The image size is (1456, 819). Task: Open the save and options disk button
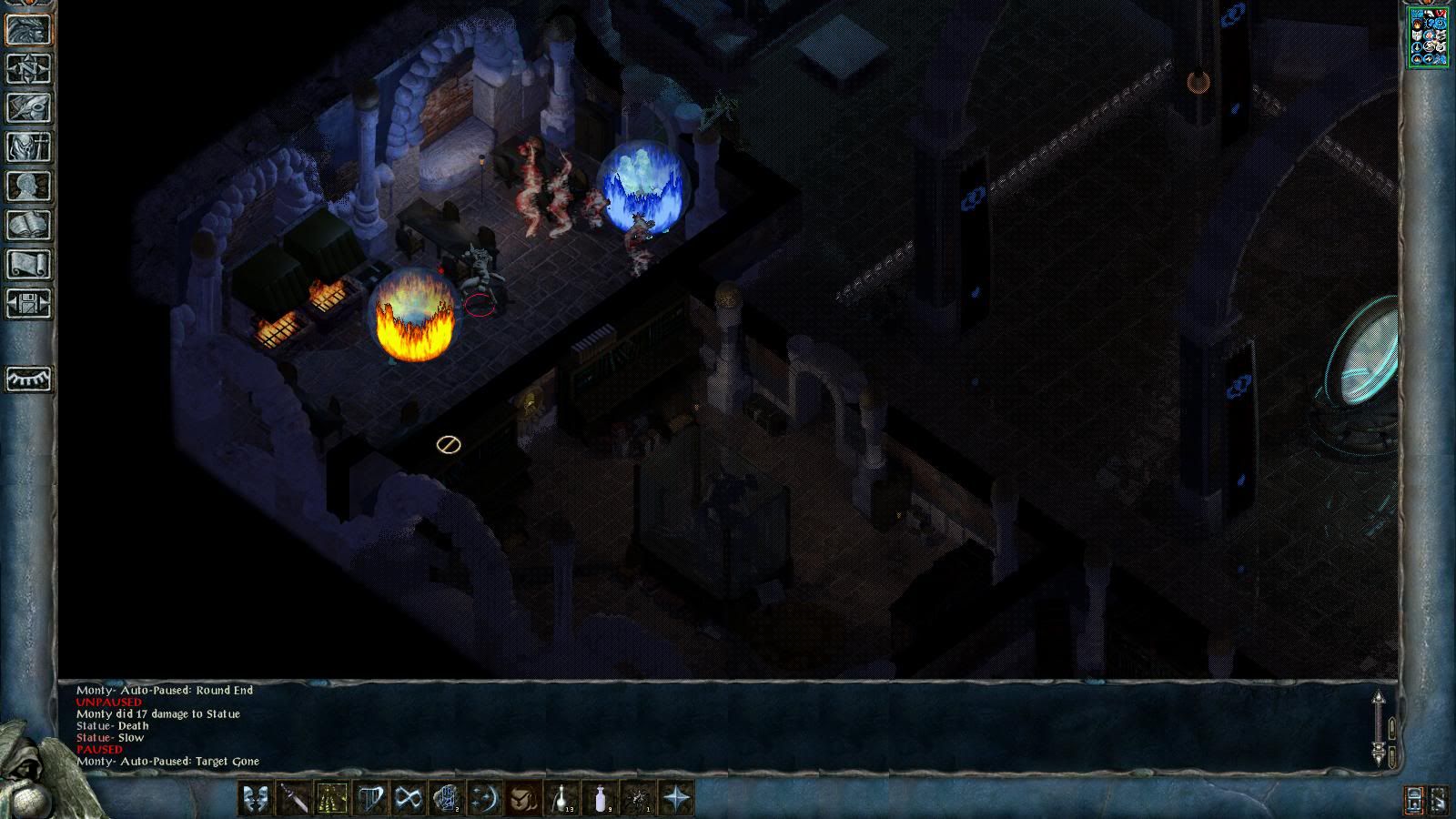[28, 303]
